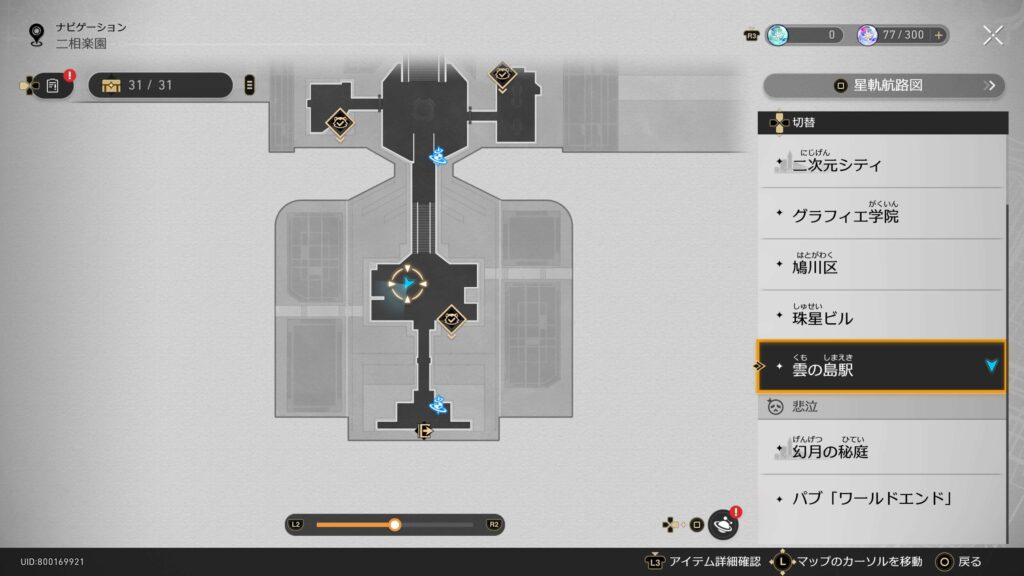
Task: Open the mission clipboard icon with alert
Action: point(52,85)
